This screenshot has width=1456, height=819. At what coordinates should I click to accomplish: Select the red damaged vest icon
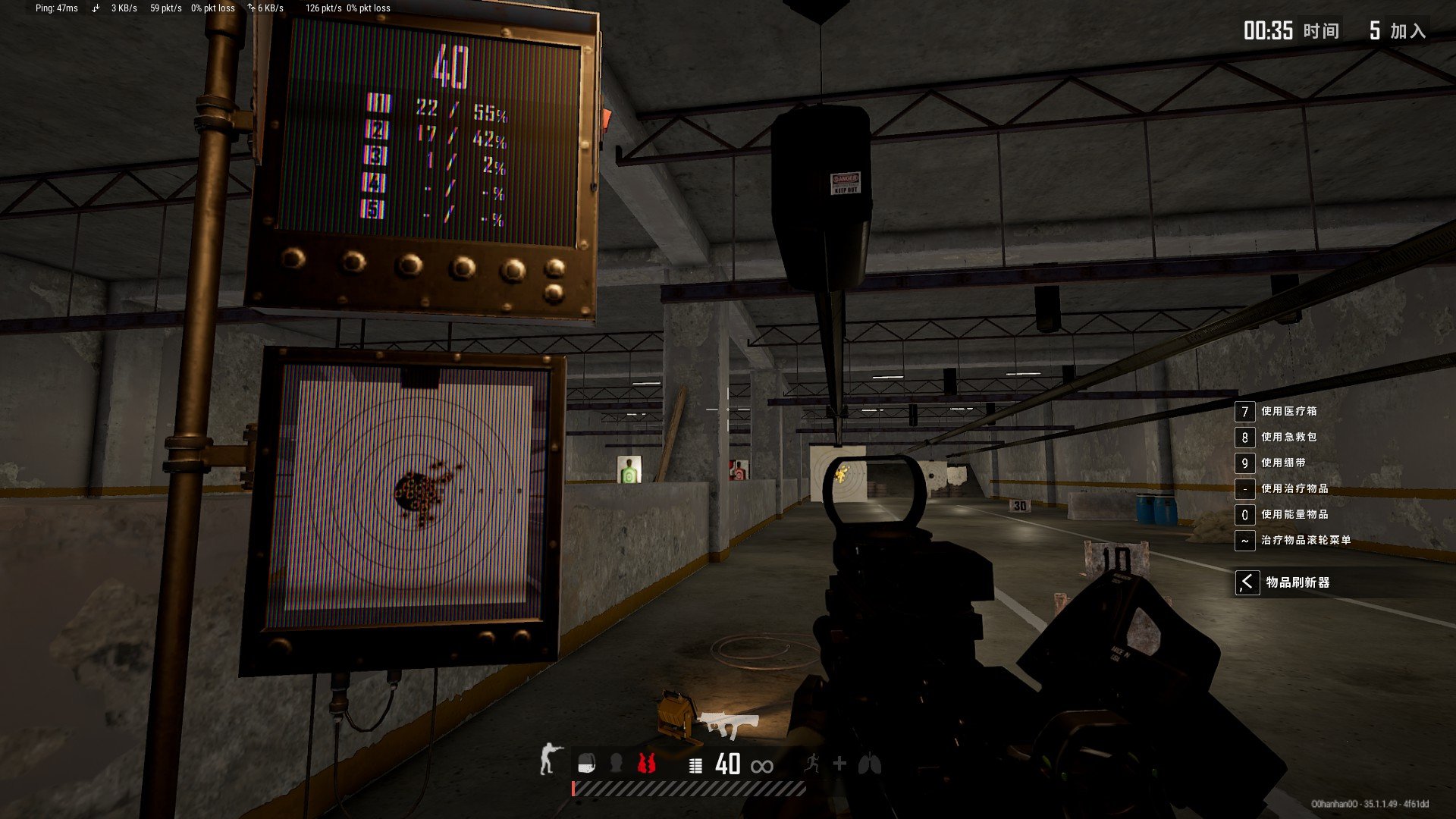click(646, 763)
